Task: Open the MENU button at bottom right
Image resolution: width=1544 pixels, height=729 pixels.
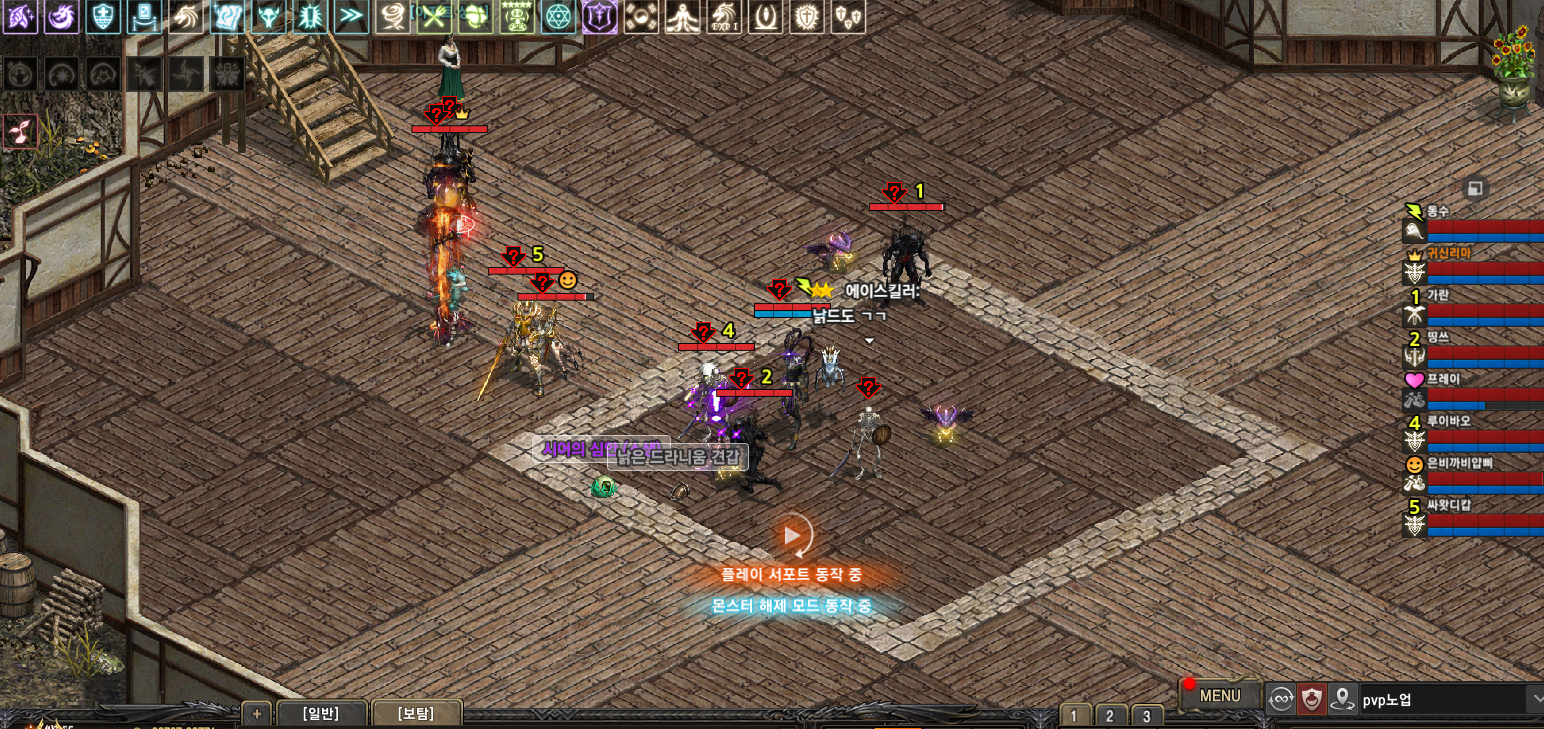Action: tap(1219, 695)
